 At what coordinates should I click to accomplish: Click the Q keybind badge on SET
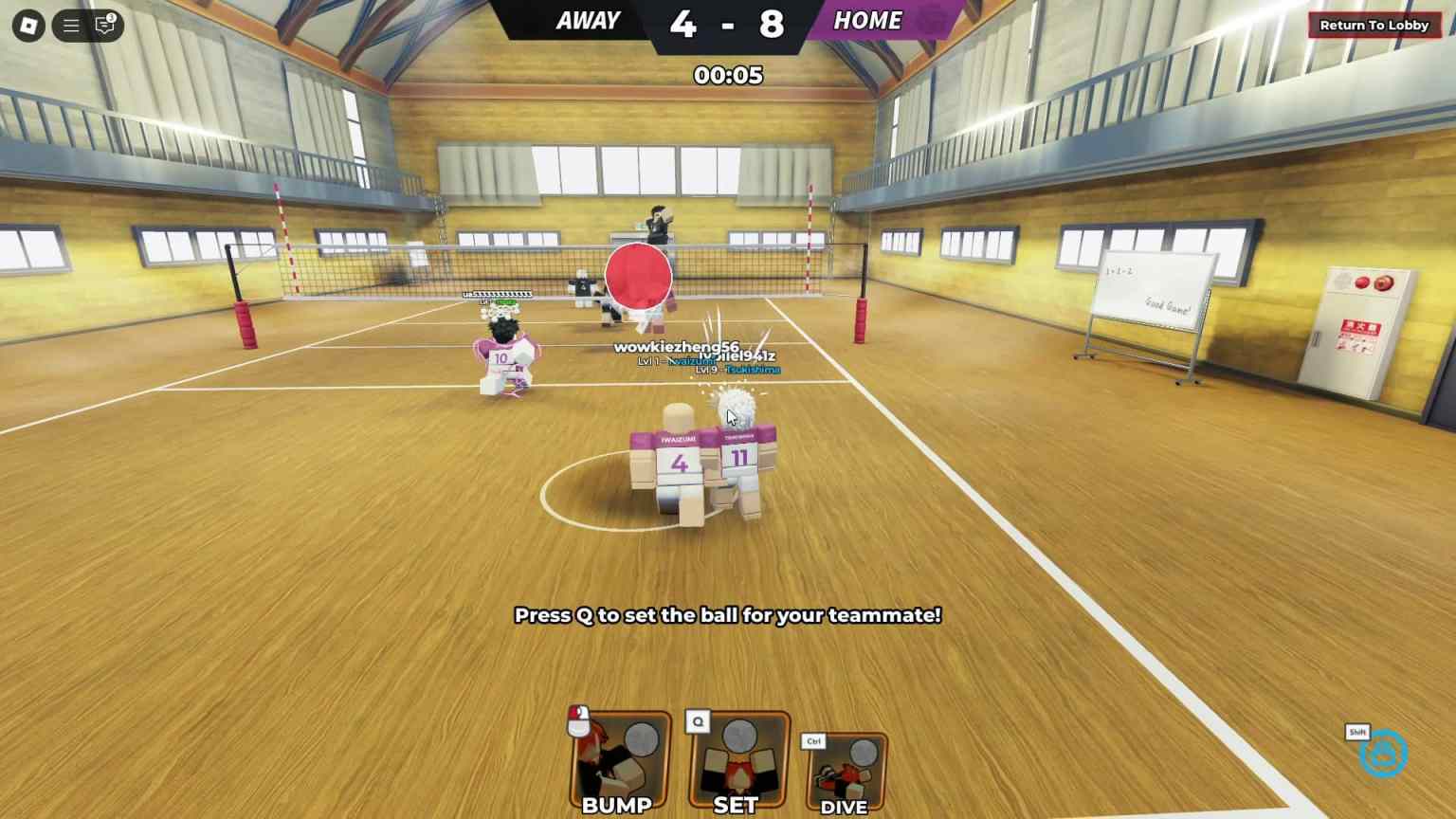pyautogui.click(x=697, y=720)
